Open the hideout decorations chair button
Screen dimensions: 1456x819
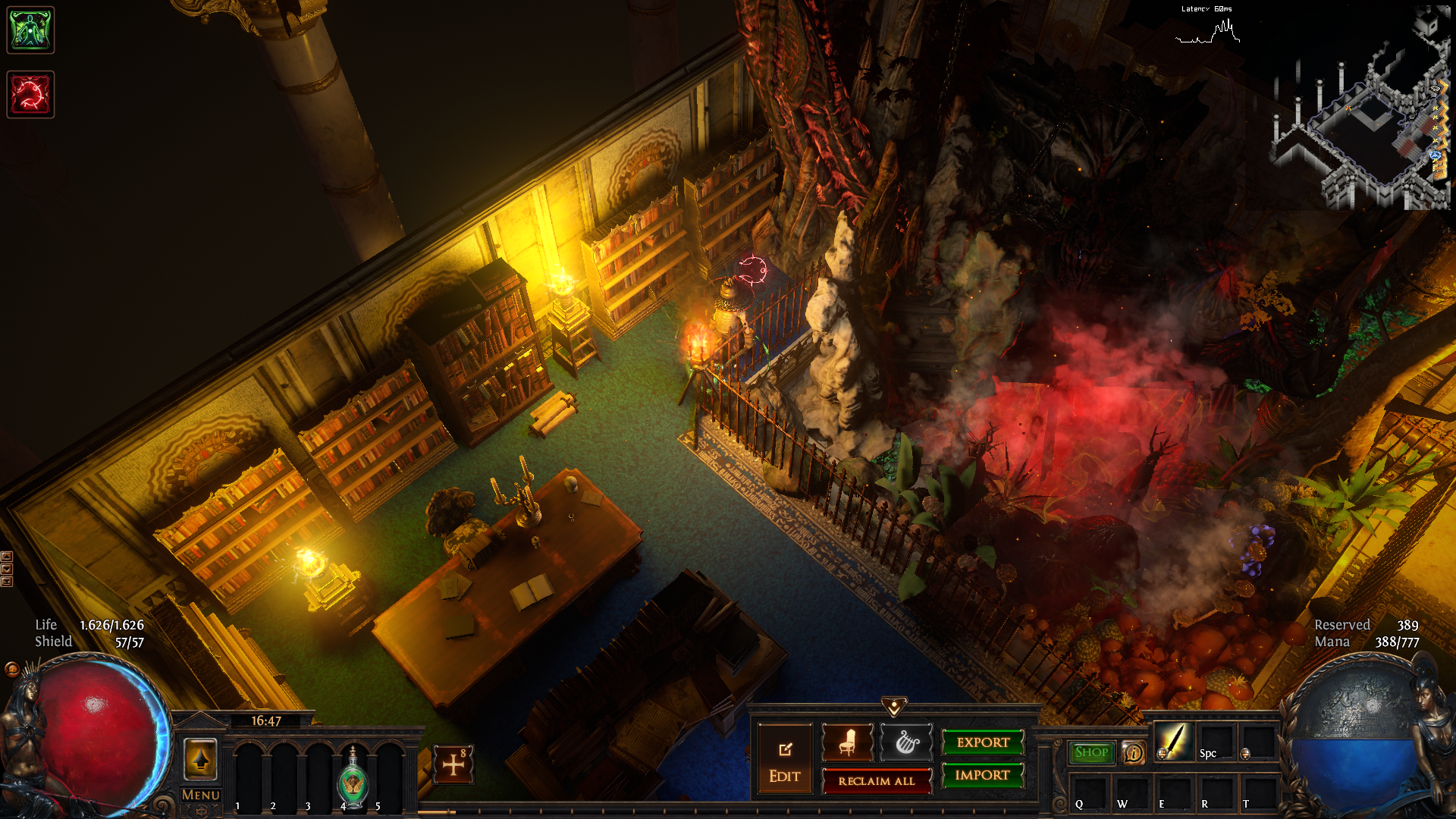(x=847, y=742)
